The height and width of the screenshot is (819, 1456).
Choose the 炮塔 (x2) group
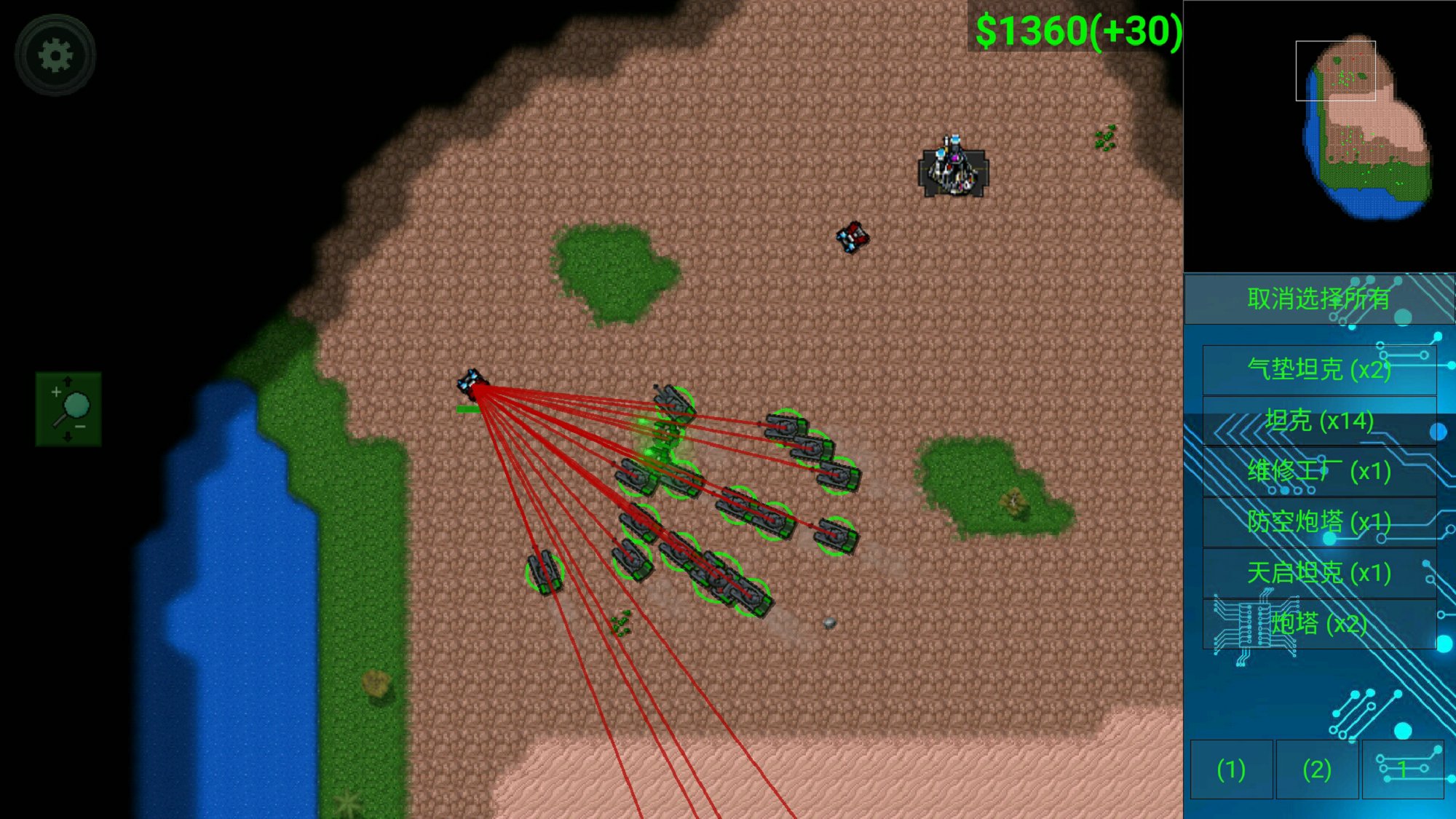pos(1318,624)
